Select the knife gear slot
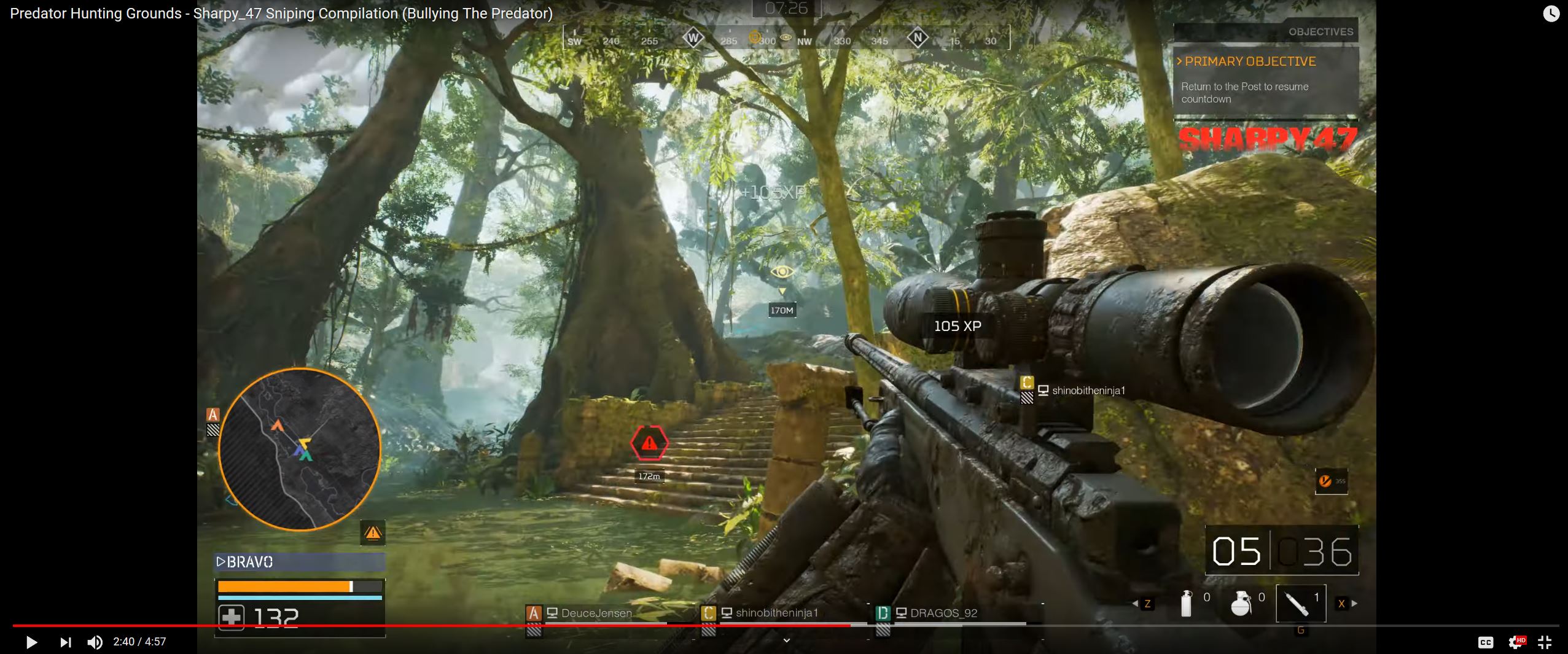1568x654 pixels. [1300, 603]
